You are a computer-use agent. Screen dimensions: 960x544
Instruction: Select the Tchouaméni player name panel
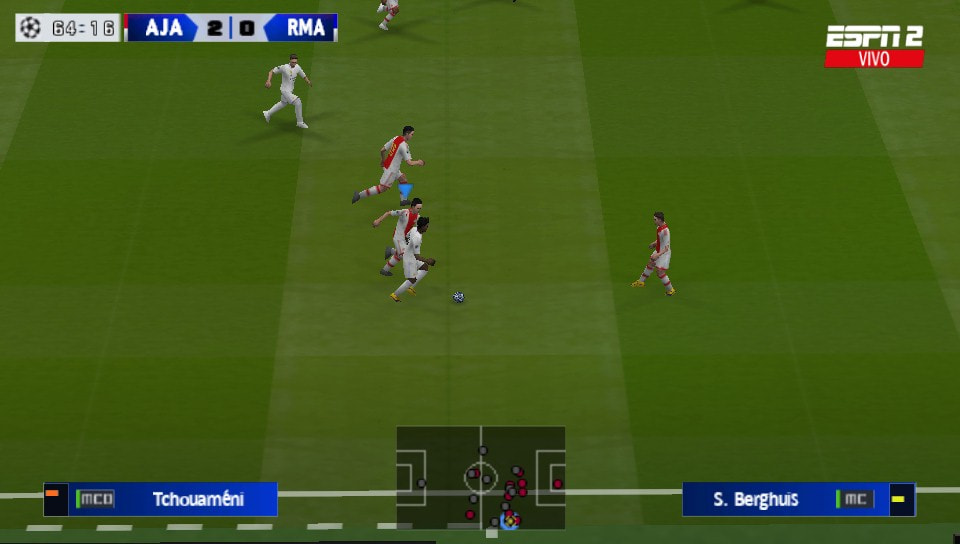point(161,498)
